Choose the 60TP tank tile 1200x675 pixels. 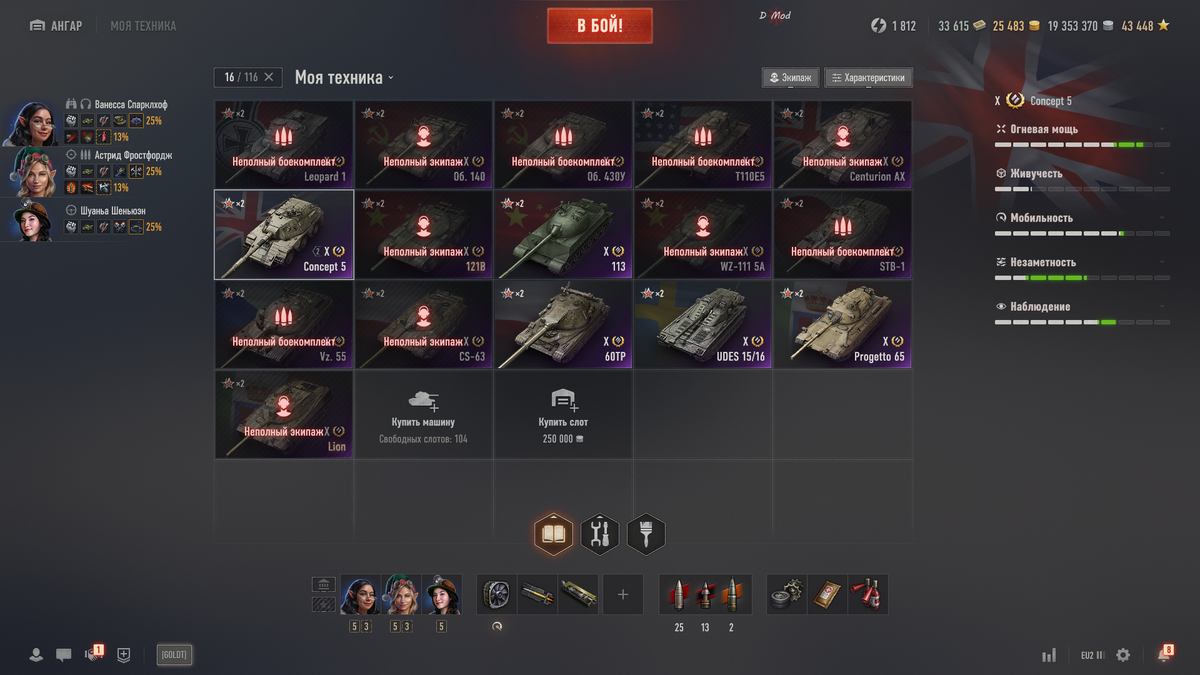coord(563,324)
